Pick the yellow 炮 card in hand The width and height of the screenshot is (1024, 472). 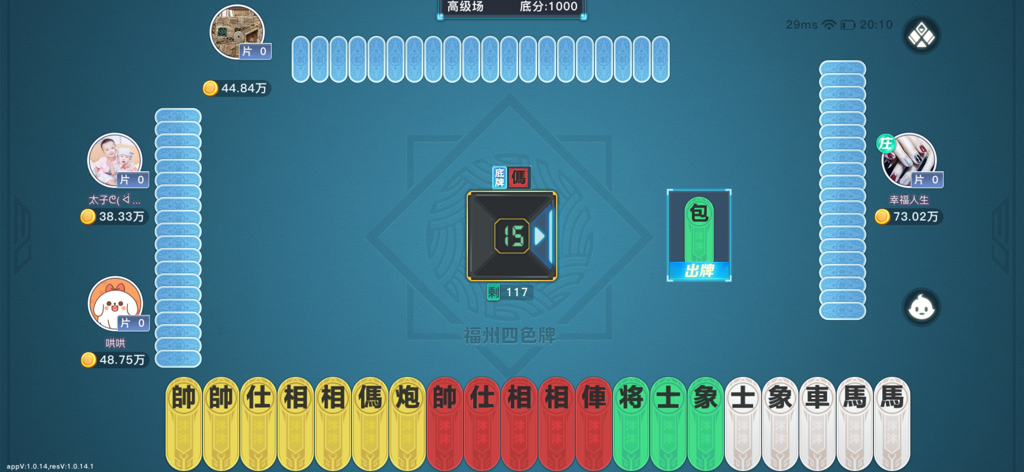point(408,420)
